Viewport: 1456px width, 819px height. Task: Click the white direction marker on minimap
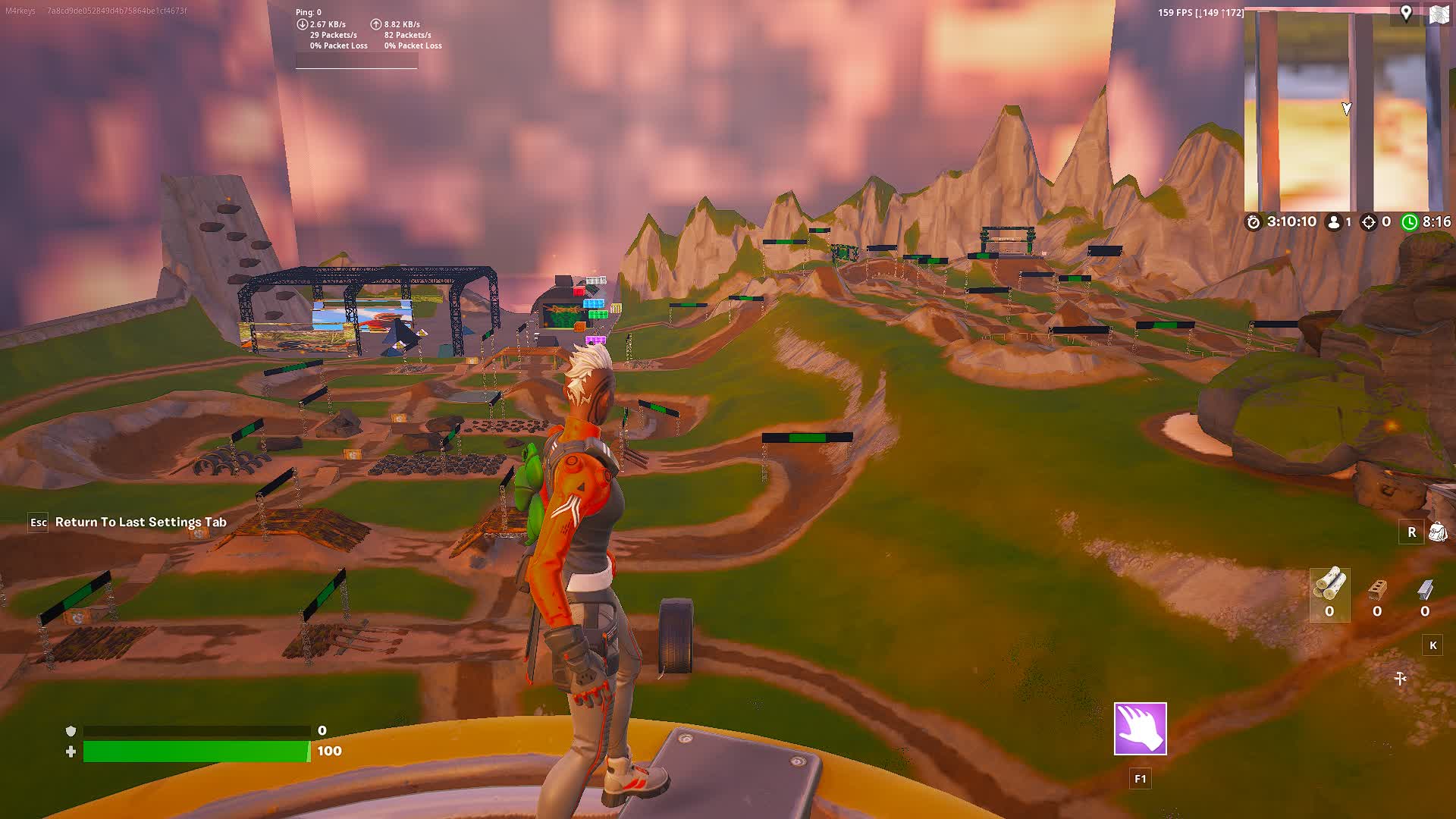click(1348, 108)
